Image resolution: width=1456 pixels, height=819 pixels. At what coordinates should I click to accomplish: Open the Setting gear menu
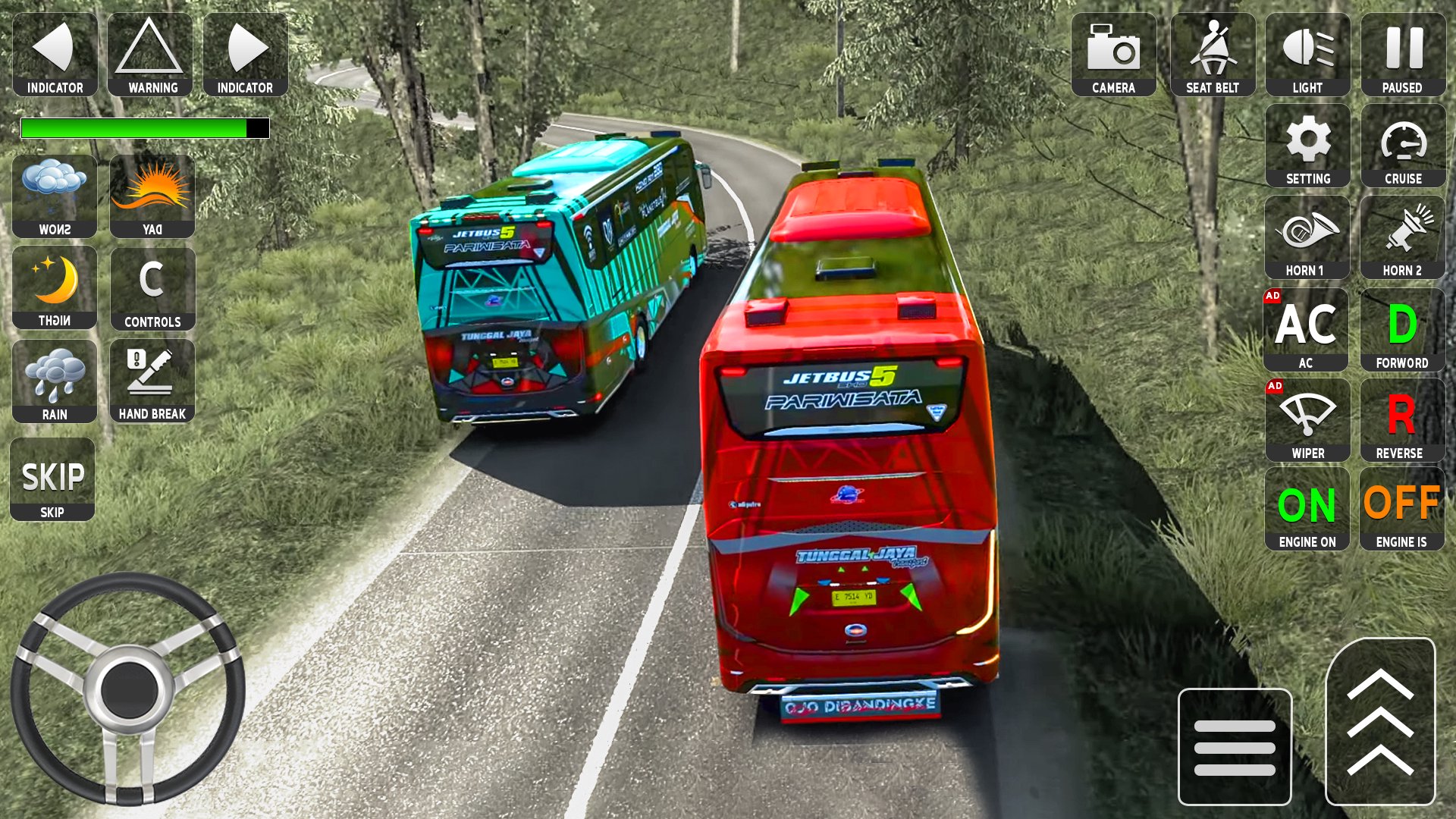1307,146
